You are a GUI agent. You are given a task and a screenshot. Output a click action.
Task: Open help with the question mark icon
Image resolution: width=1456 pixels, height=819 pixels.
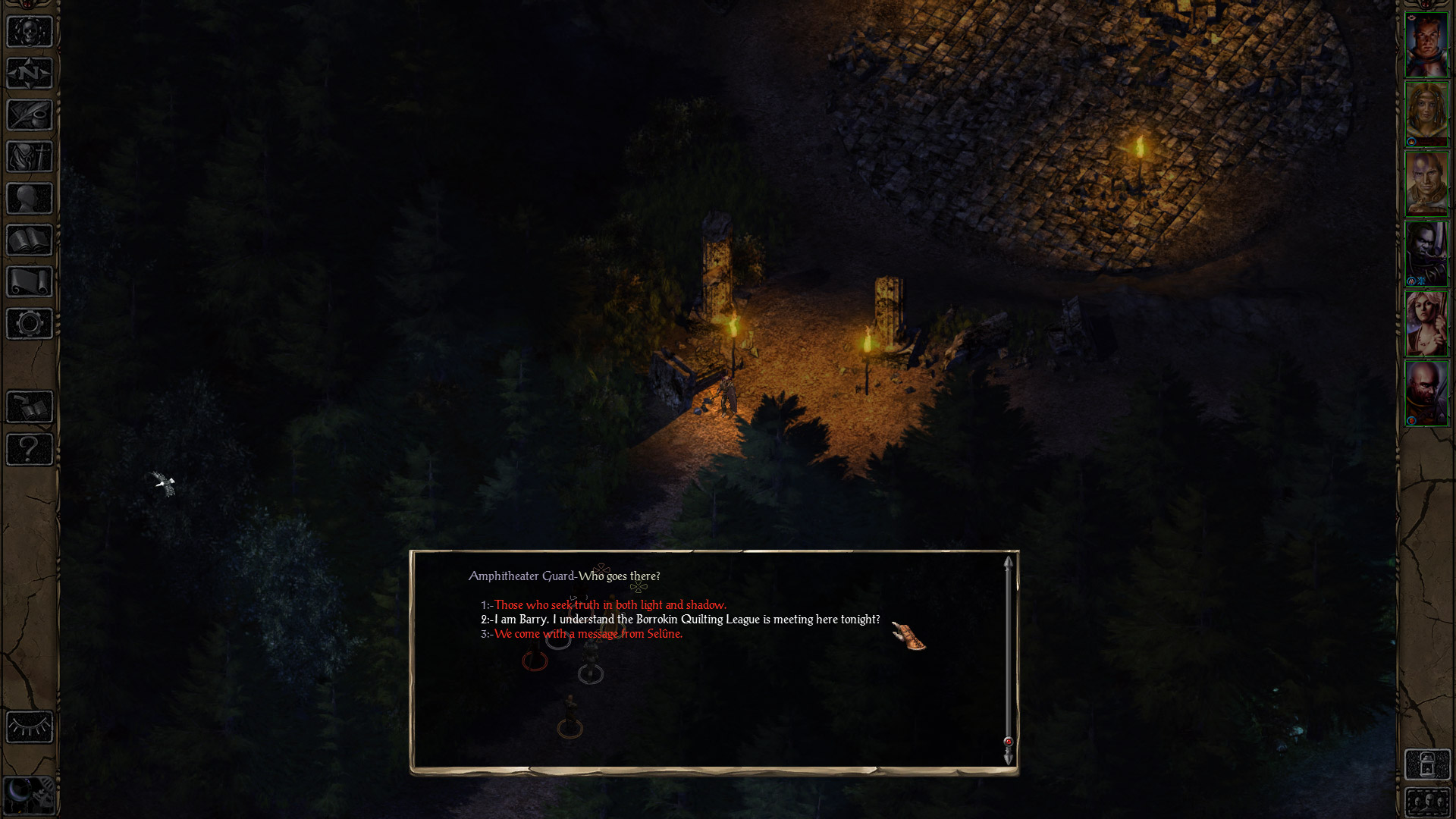pyautogui.click(x=30, y=449)
